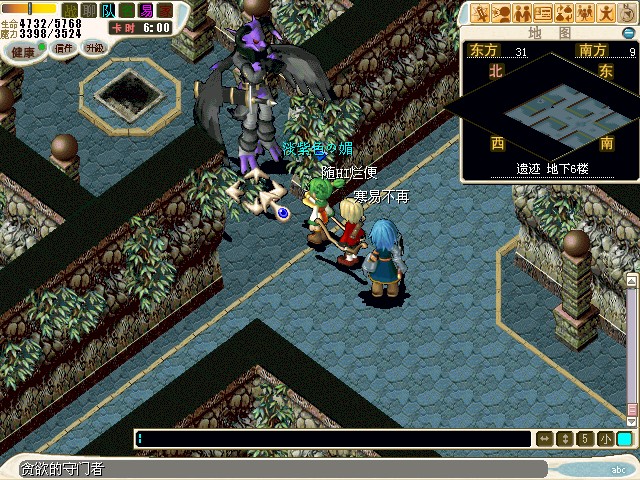Click the 升級 level-up button
The width and height of the screenshot is (640, 480).
click(94, 48)
